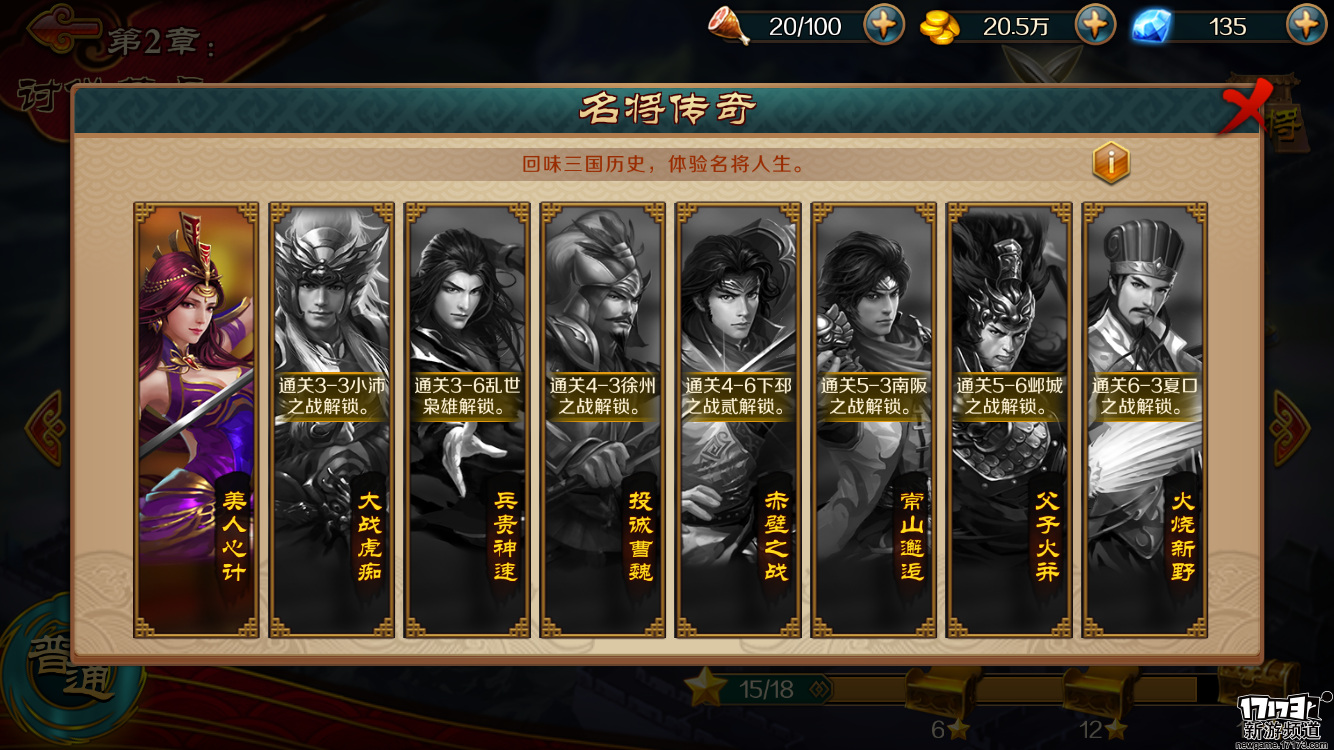Select the 父子火并 locked card
1334x750 pixels.
[x=1009, y=420]
